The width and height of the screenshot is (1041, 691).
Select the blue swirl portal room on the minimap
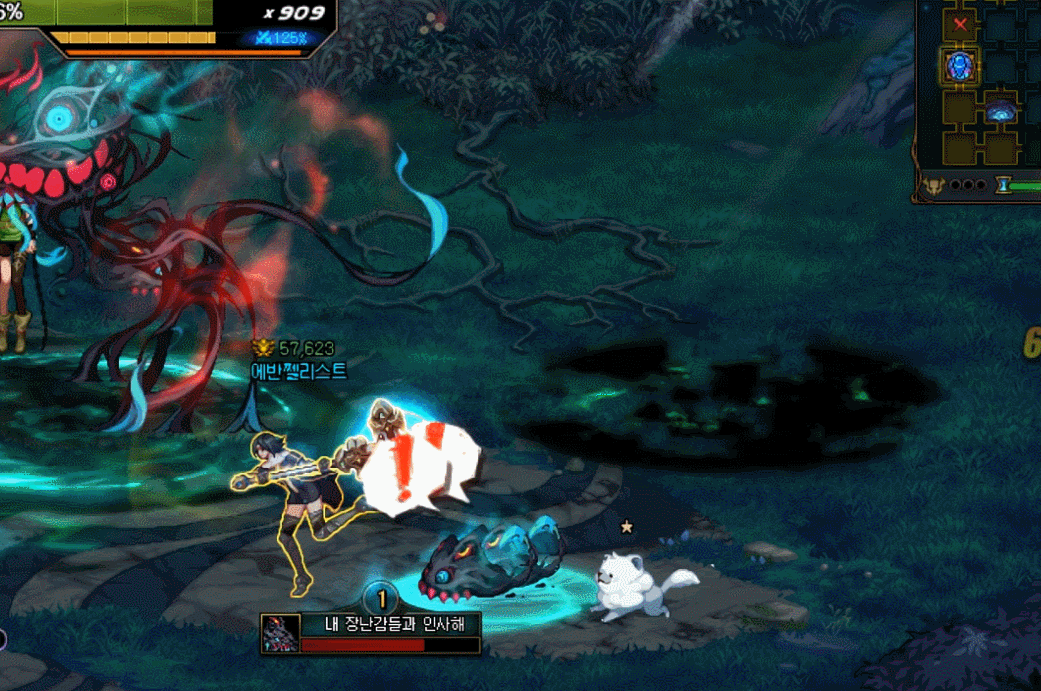(x=1000, y=110)
